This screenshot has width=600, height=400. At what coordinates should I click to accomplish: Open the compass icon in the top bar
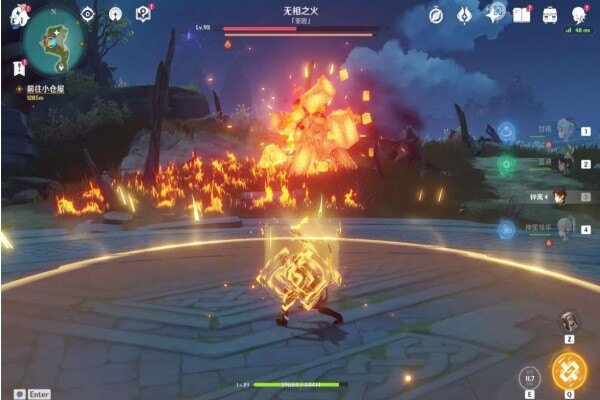[436, 15]
